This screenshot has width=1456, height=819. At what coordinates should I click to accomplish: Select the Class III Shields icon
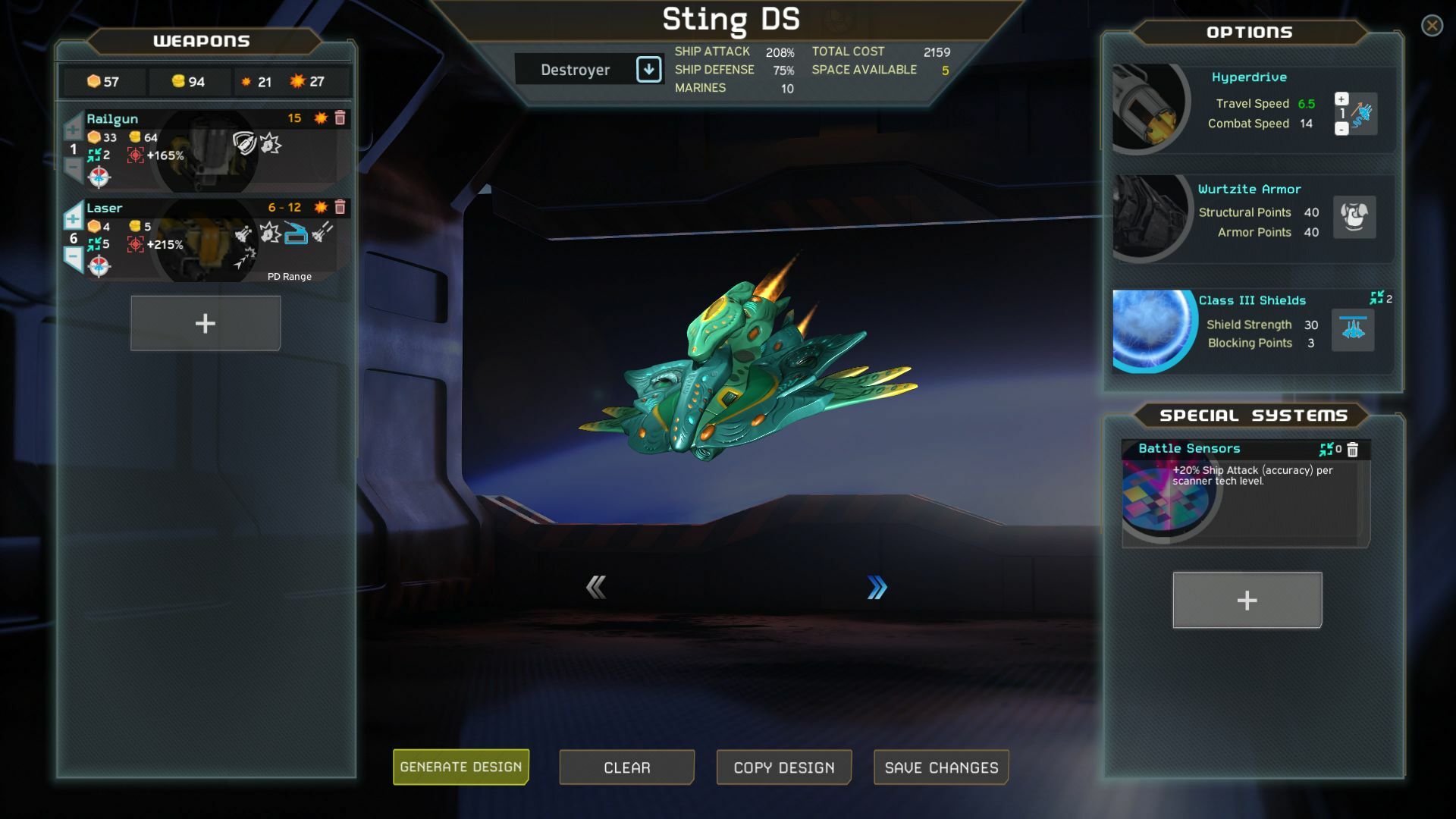point(1353,330)
